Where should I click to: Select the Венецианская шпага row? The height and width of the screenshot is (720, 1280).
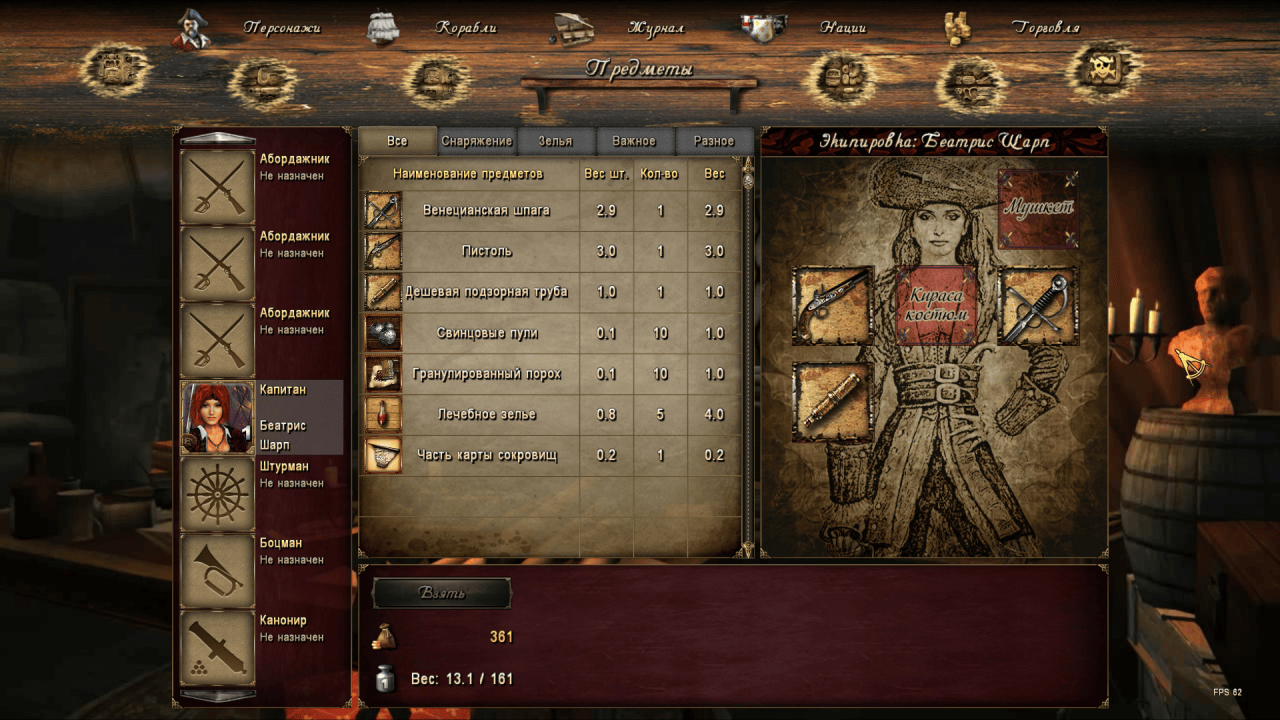pyautogui.click(x=550, y=211)
